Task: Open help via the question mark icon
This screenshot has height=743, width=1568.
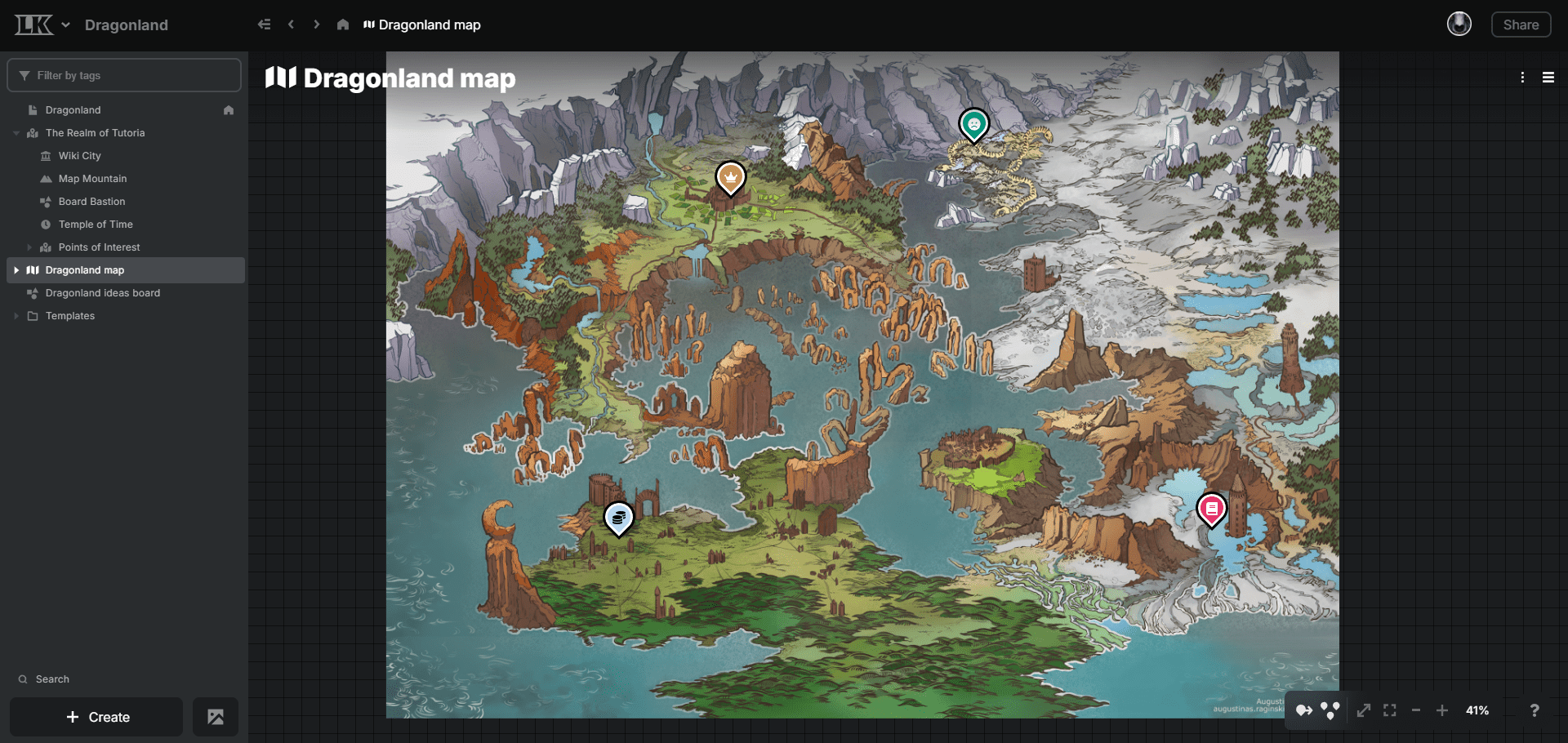Action: [x=1535, y=710]
